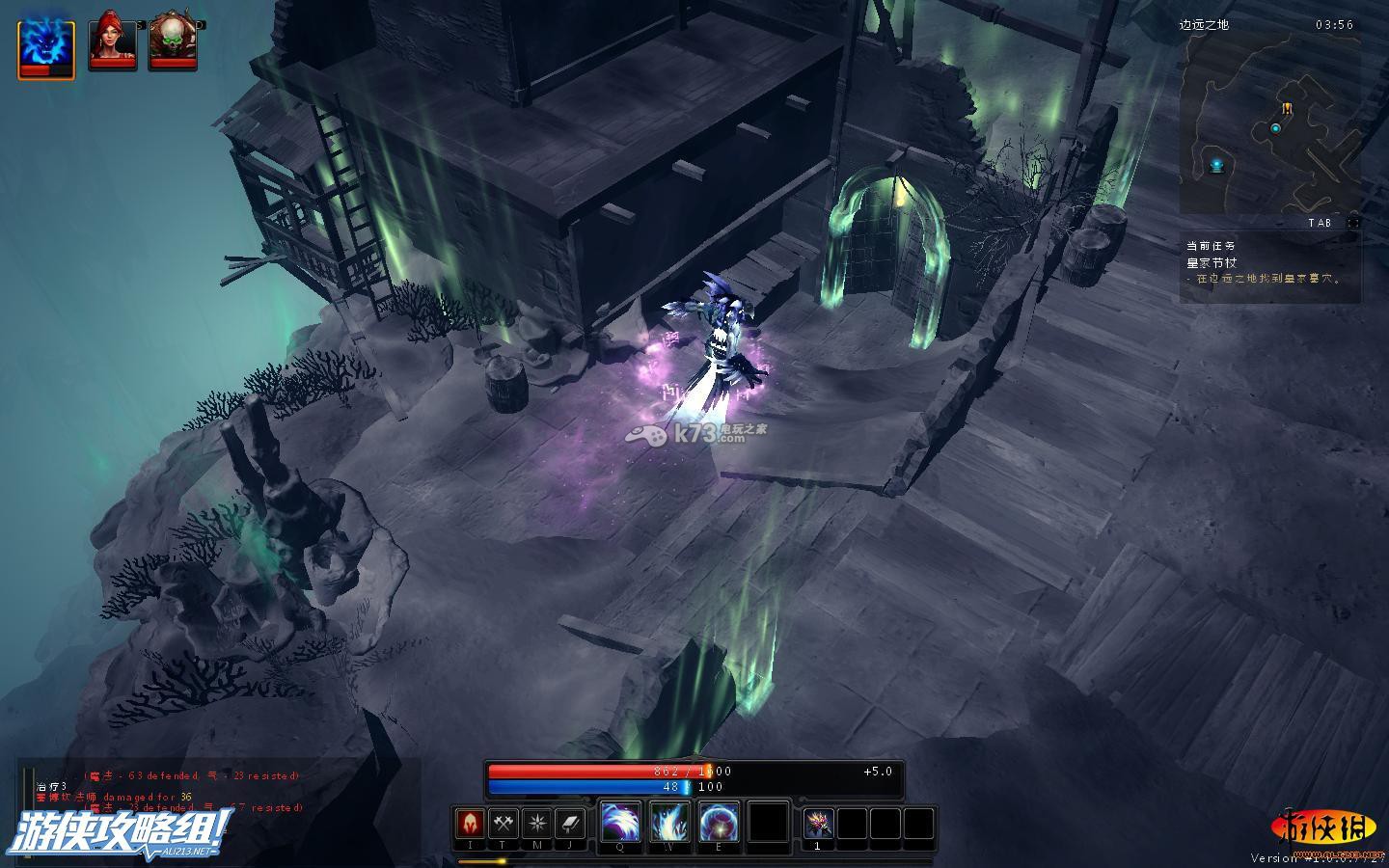Image resolution: width=1389 pixels, height=868 pixels.
Task: Open the journal book button
Action: 571,824
